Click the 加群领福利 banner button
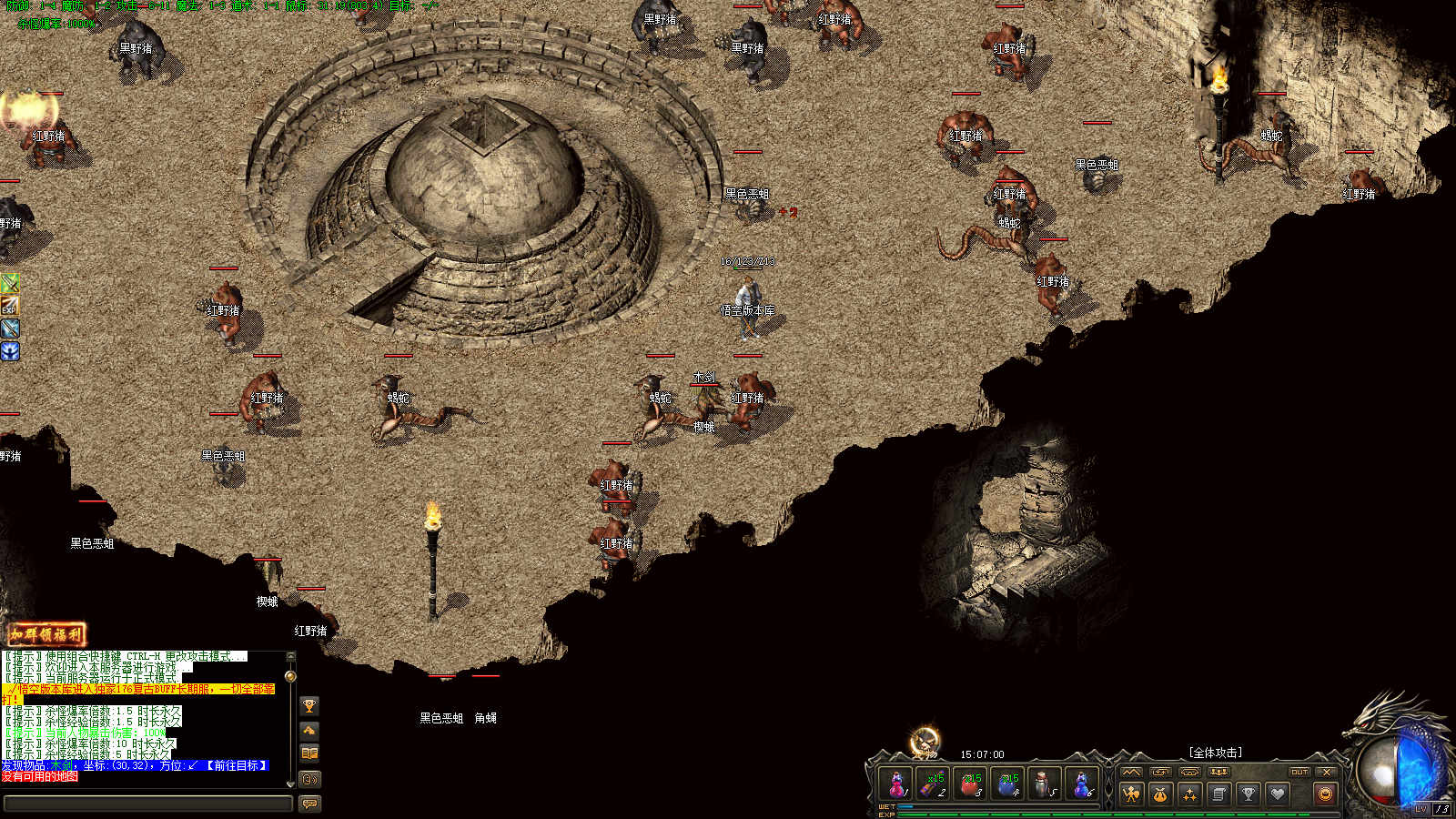 [46, 634]
